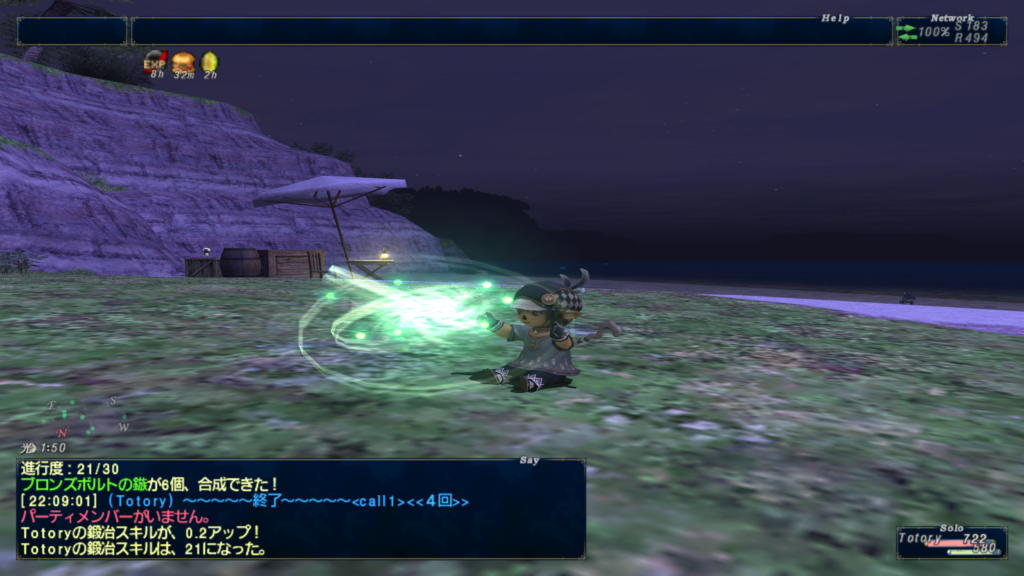Click the chat log window
1024x576 pixels.
(300, 508)
